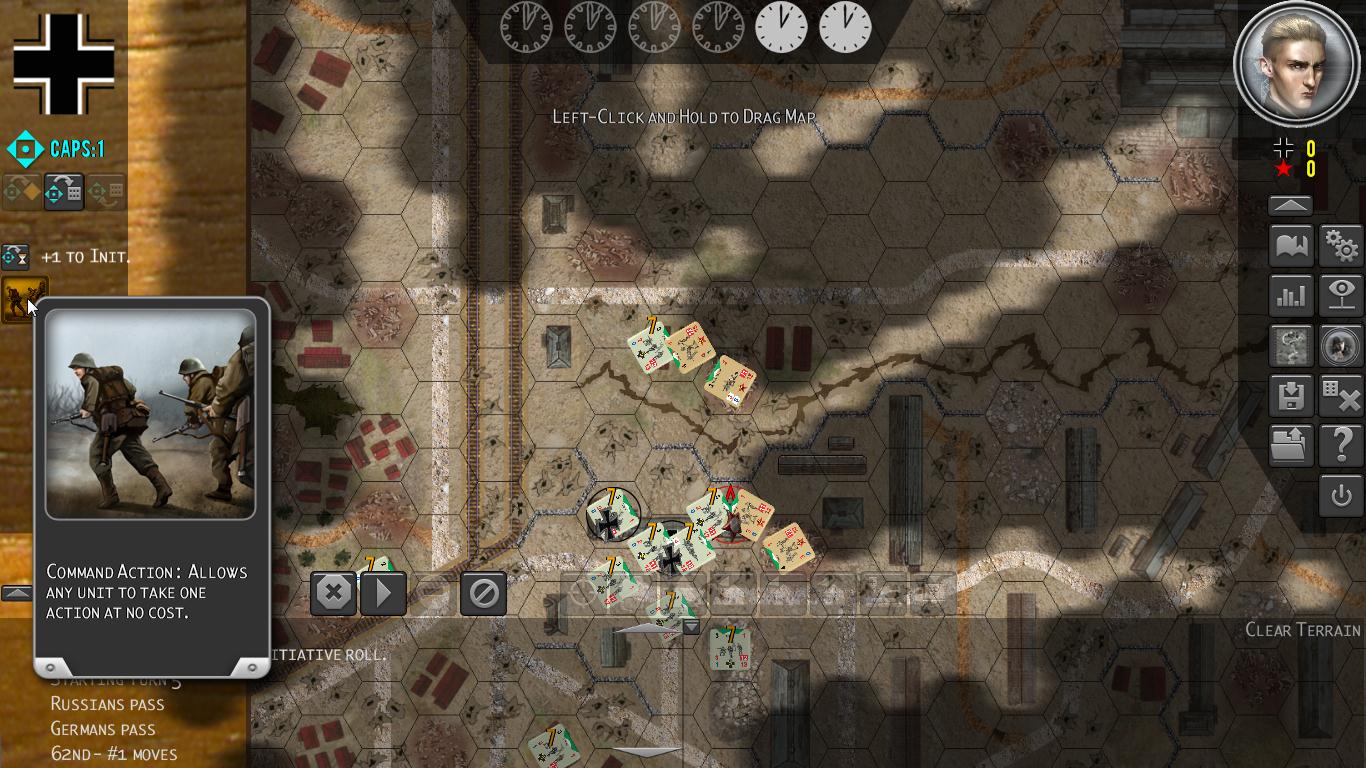
Task: Collapse the right sidebar using the chevron
Action: click(x=1289, y=203)
